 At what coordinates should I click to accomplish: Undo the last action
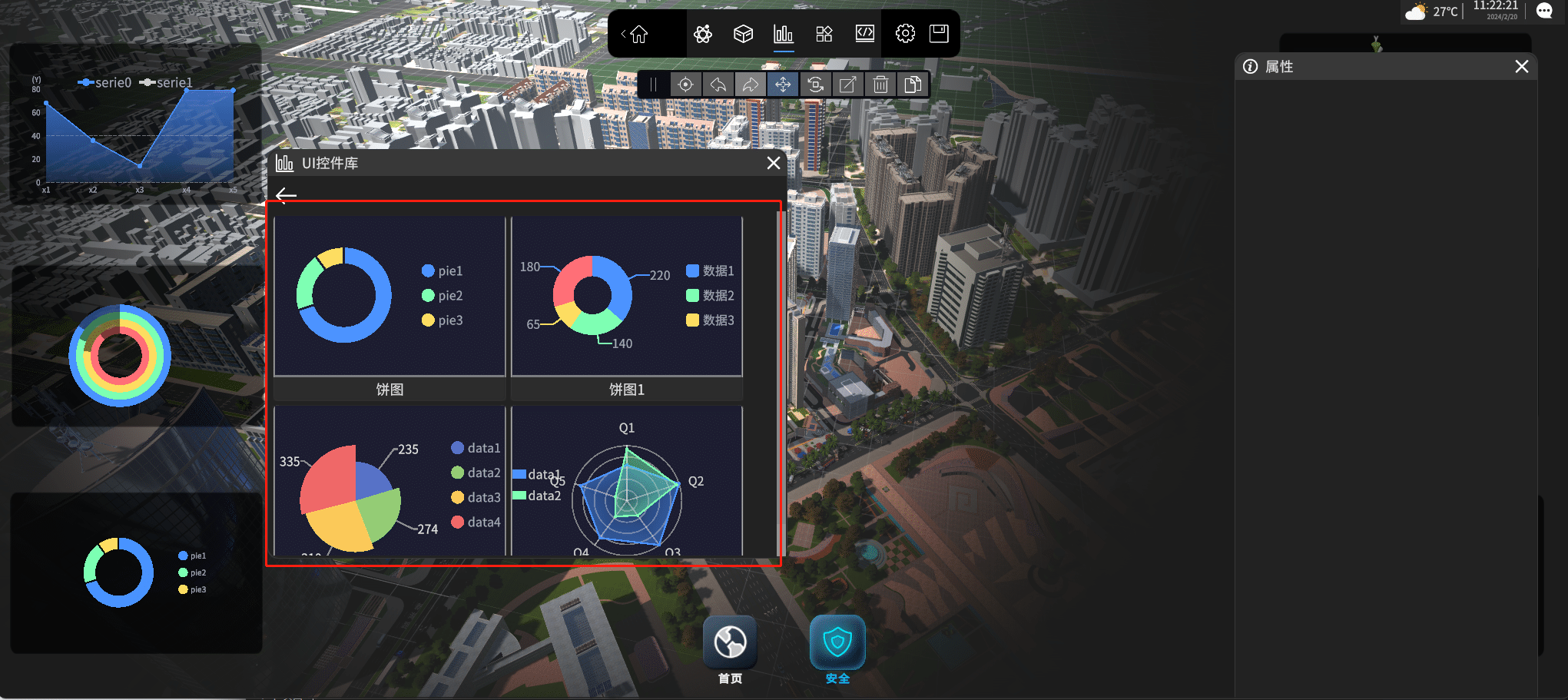click(718, 85)
